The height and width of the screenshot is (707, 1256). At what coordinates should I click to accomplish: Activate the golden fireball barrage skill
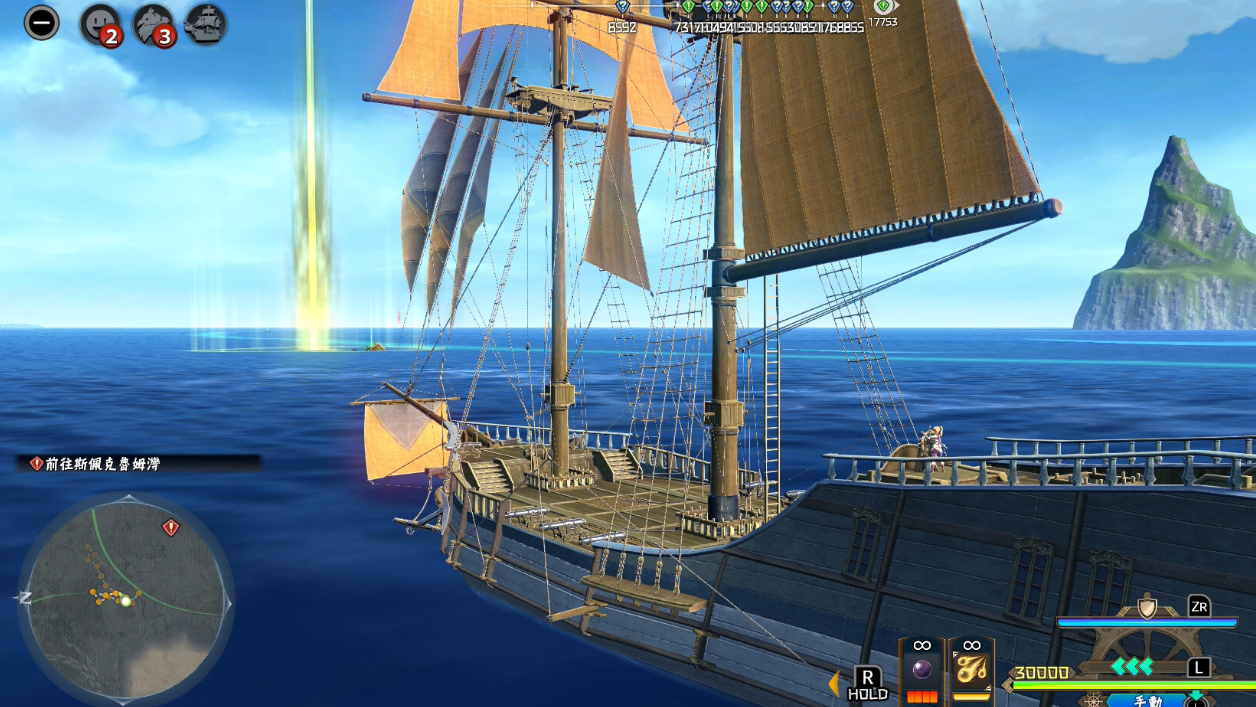click(970, 670)
